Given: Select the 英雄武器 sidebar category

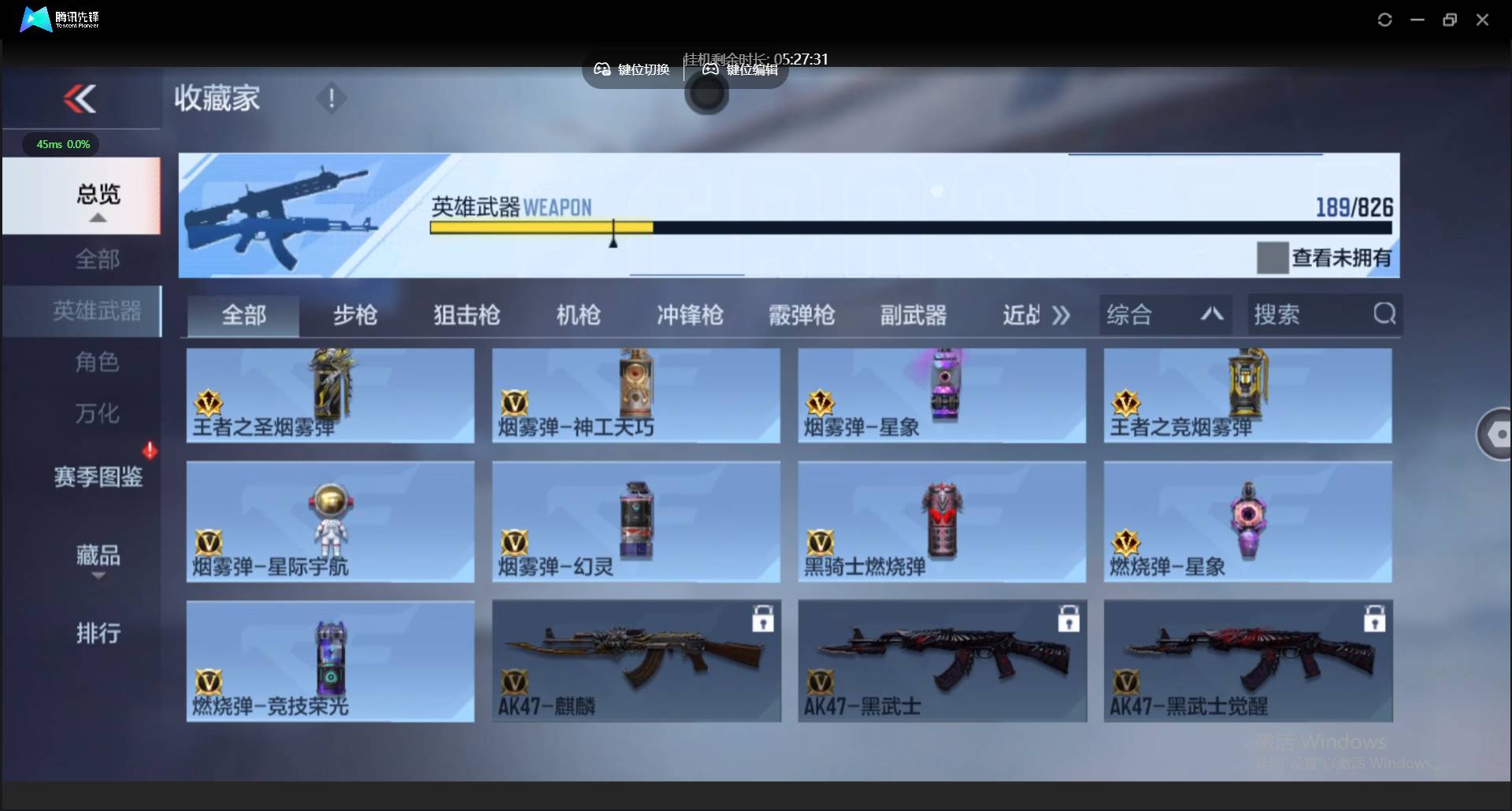Looking at the screenshot, I should pyautogui.click(x=98, y=311).
